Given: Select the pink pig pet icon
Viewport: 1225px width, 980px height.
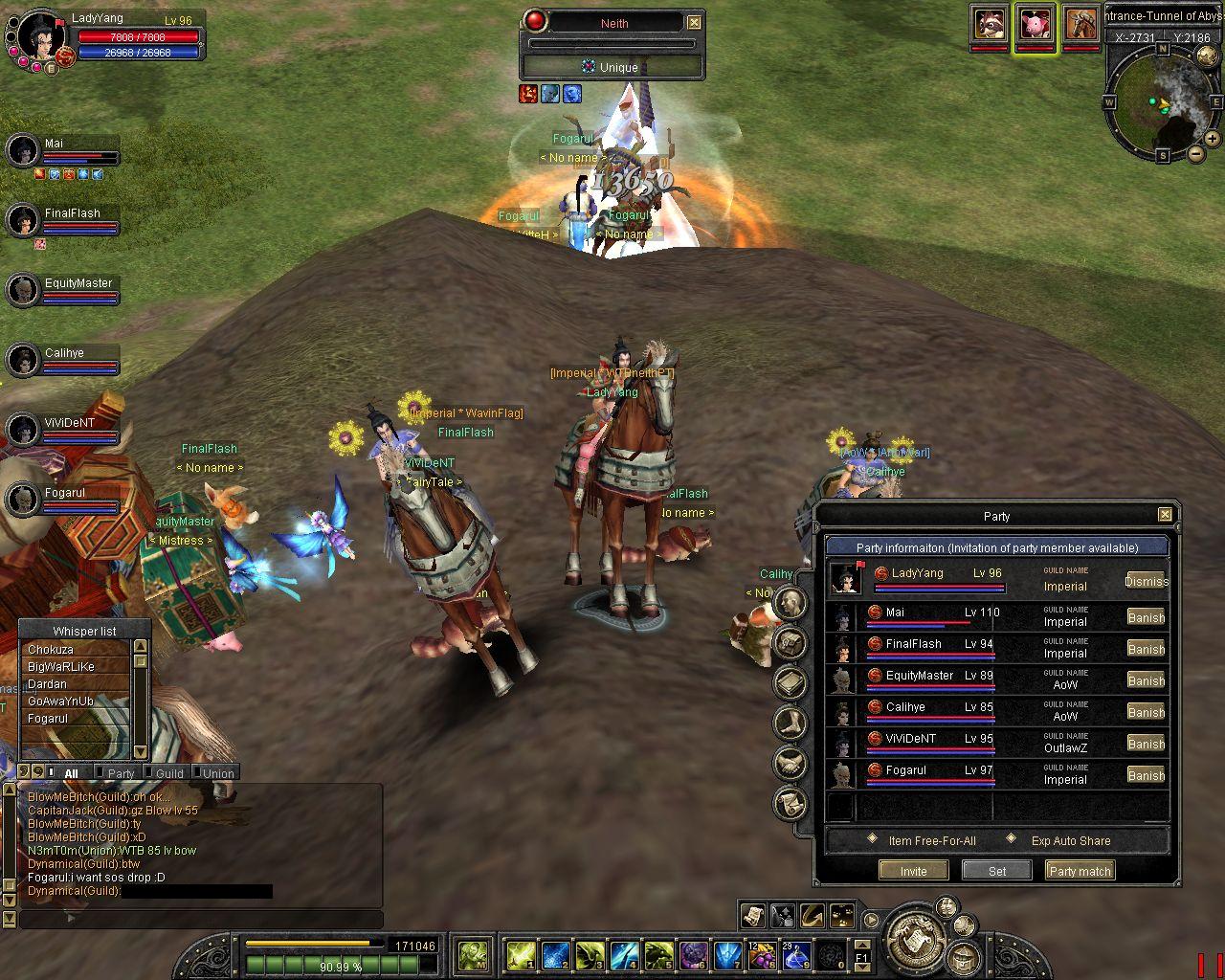Looking at the screenshot, I should click(1036, 25).
